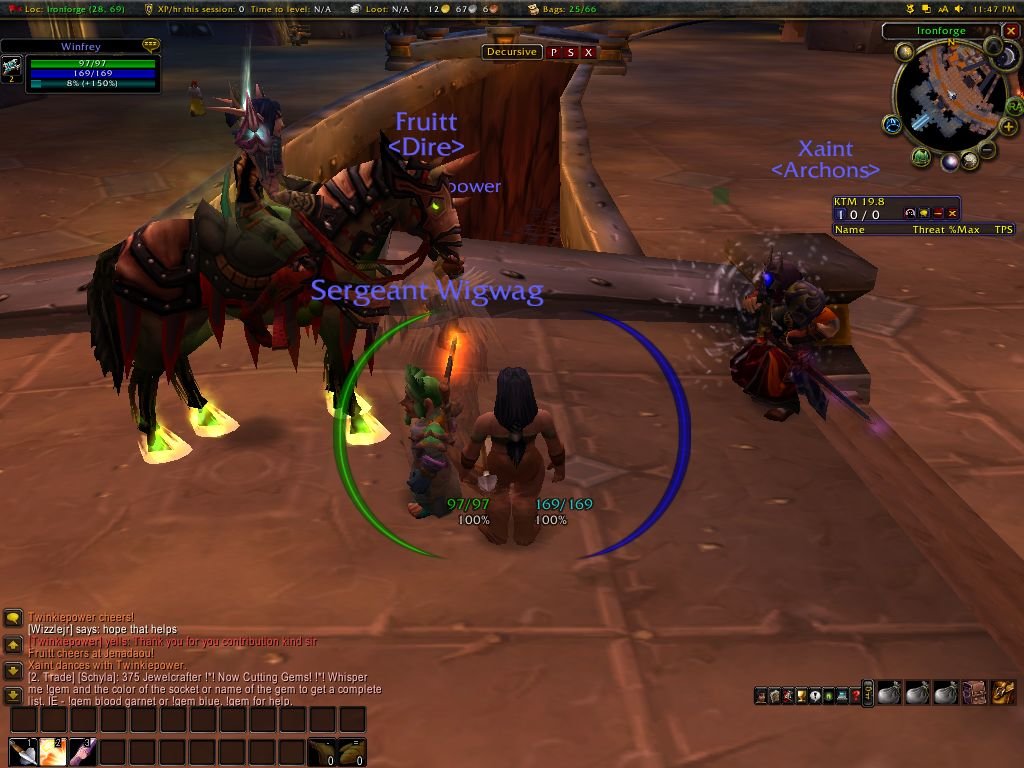Activate the glowing second action bar ability
Screen dimensions: 1024x768
53,752
